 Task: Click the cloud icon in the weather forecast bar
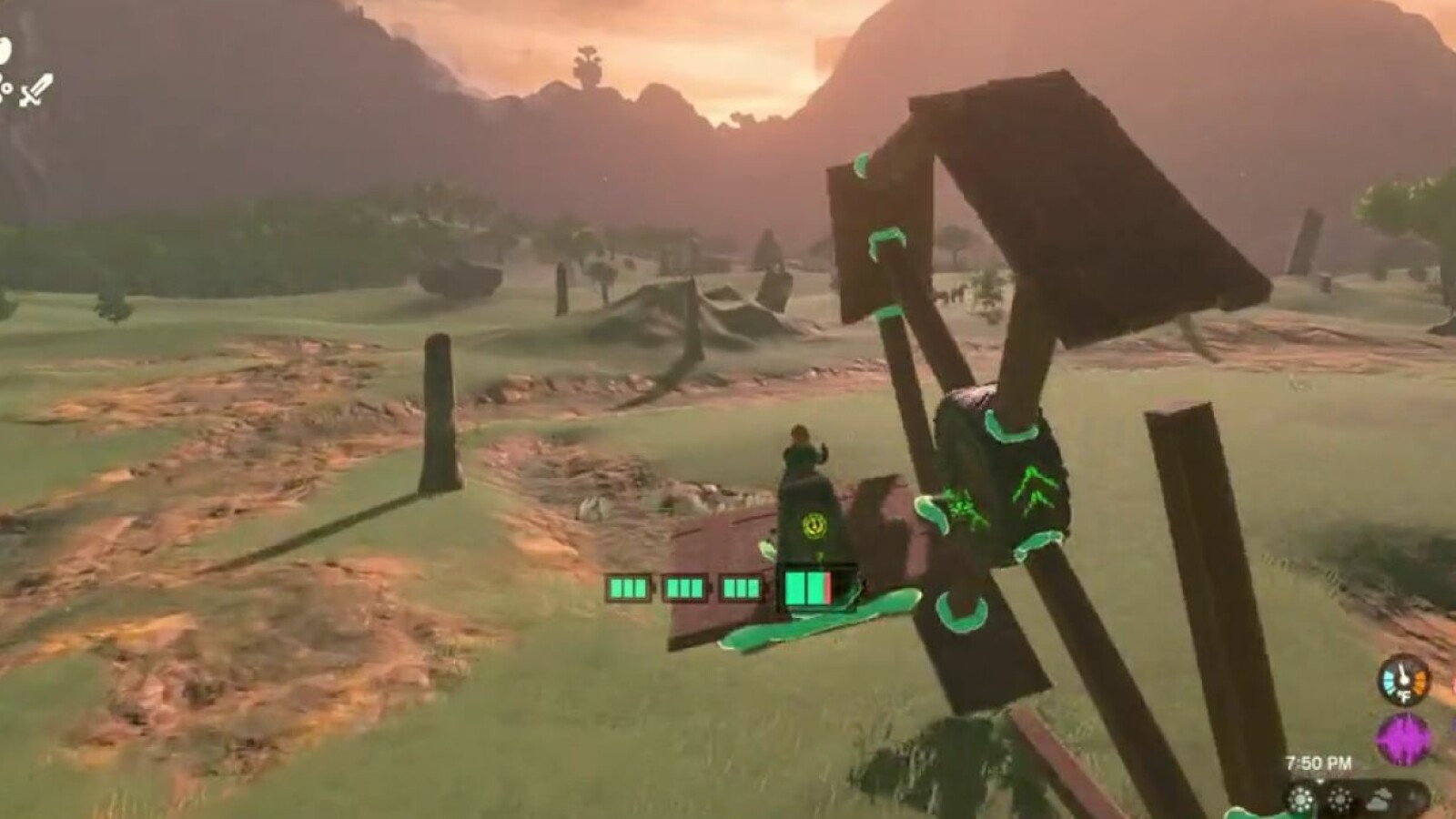(1380, 799)
